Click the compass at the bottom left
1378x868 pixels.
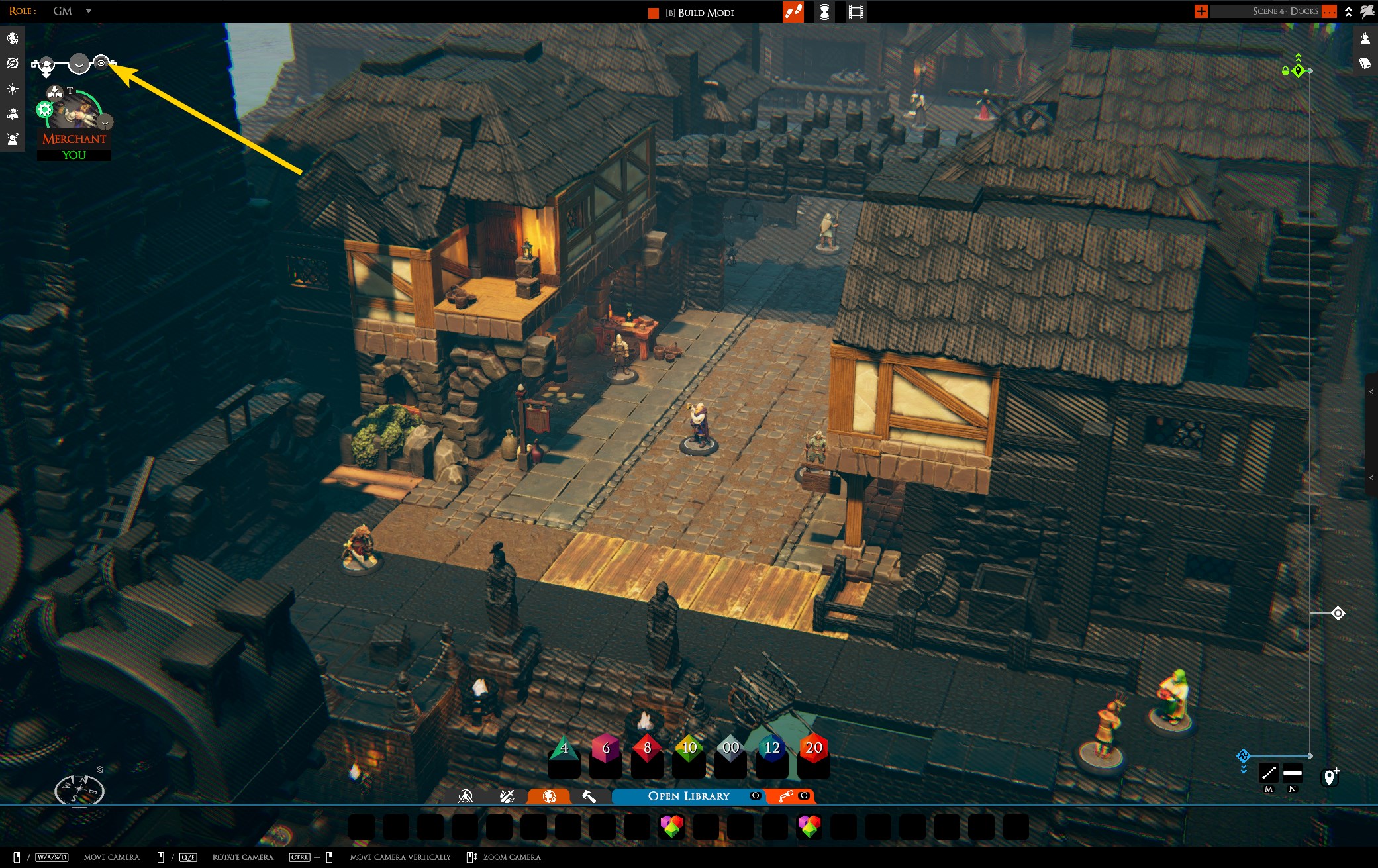[x=79, y=789]
